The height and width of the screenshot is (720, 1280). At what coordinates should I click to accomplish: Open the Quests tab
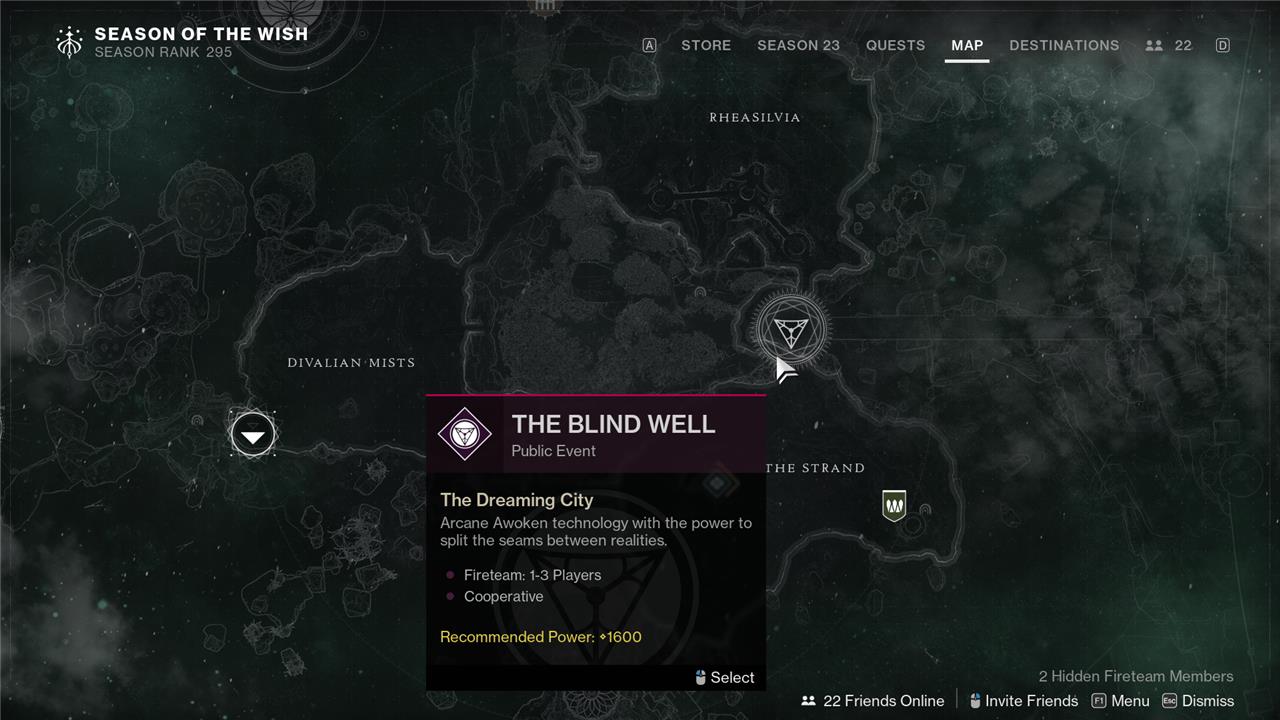click(895, 45)
